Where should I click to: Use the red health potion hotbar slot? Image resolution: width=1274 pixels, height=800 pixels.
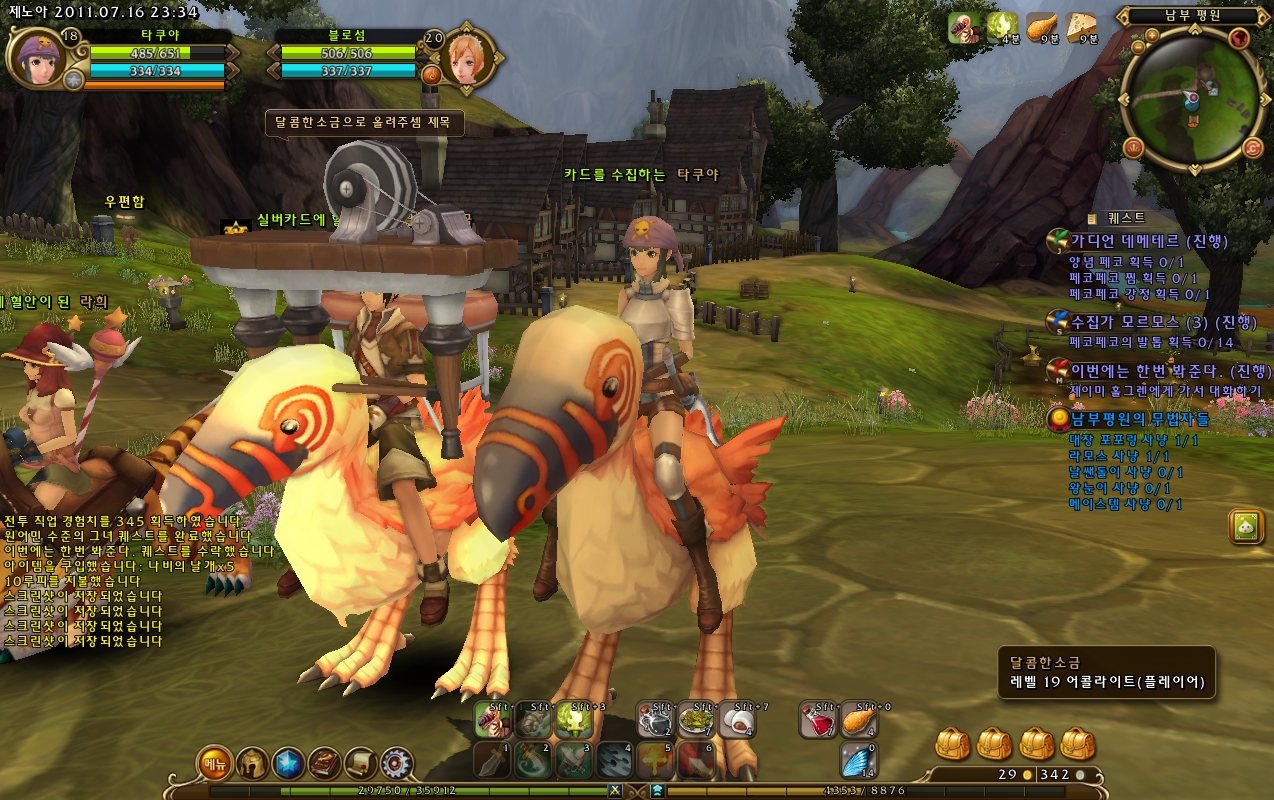tap(818, 720)
